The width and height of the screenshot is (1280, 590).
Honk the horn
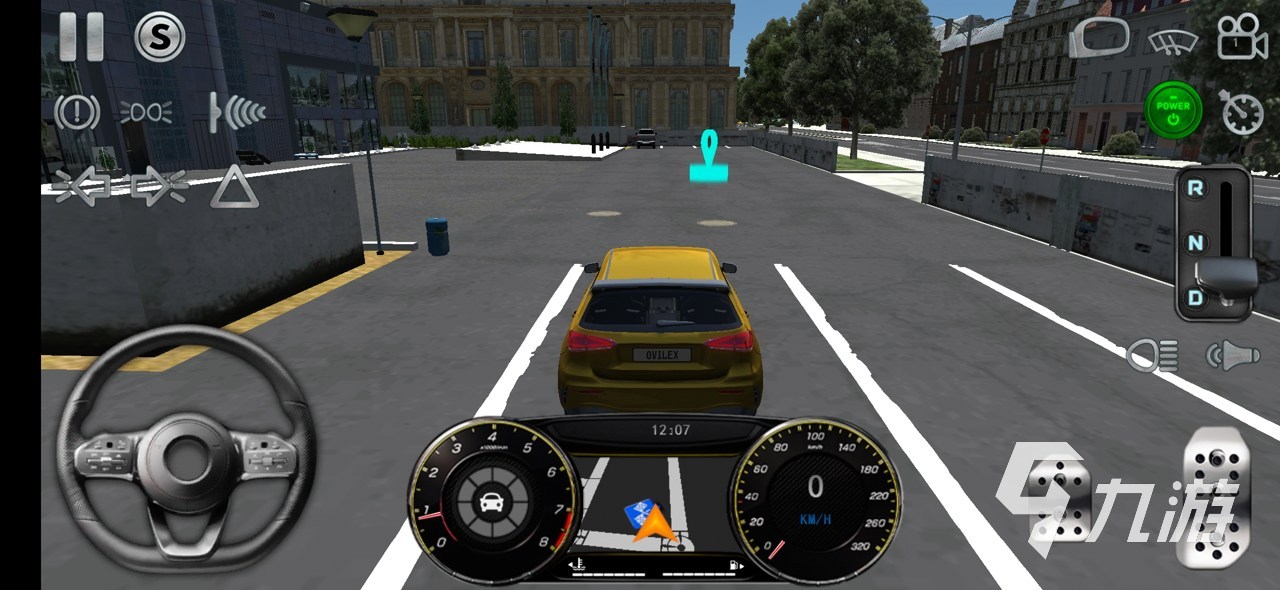coord(1231,355)
